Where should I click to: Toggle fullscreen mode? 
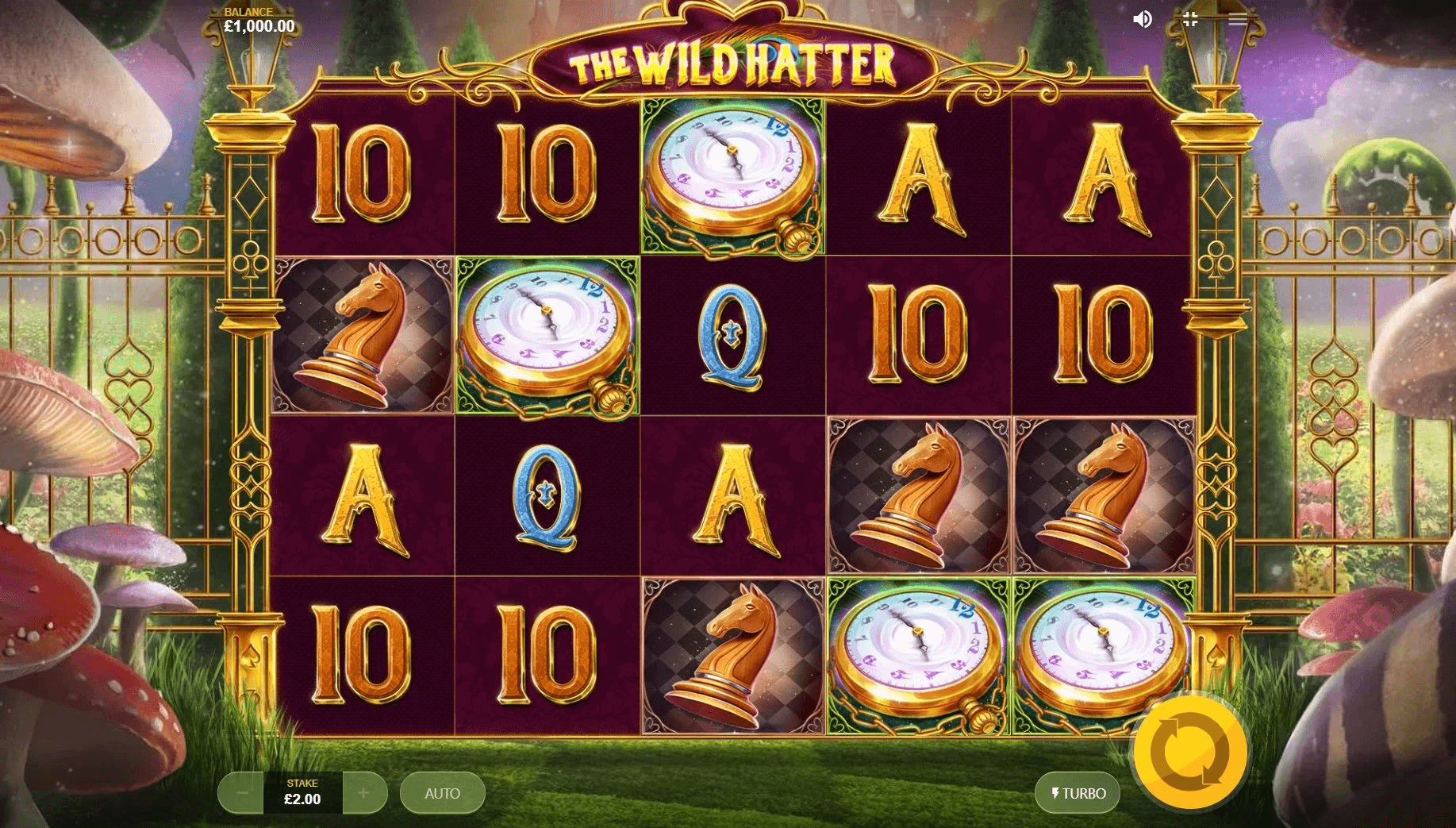1189,19
